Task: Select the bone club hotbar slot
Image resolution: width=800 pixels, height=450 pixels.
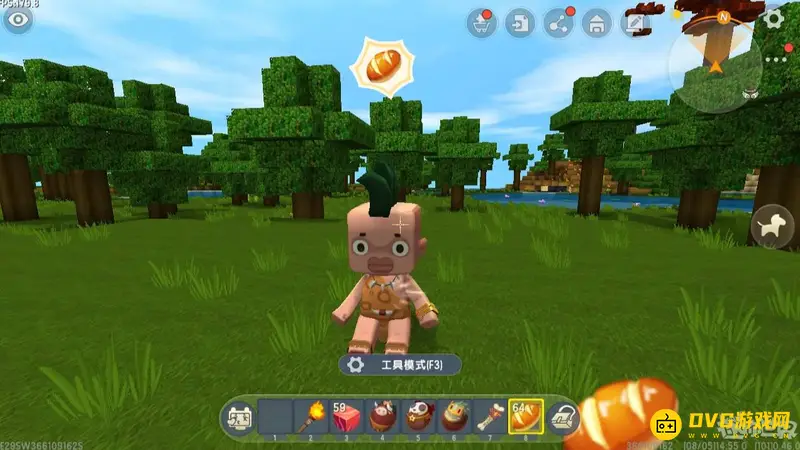Action: pyautogui.click(x=490, y=416)
